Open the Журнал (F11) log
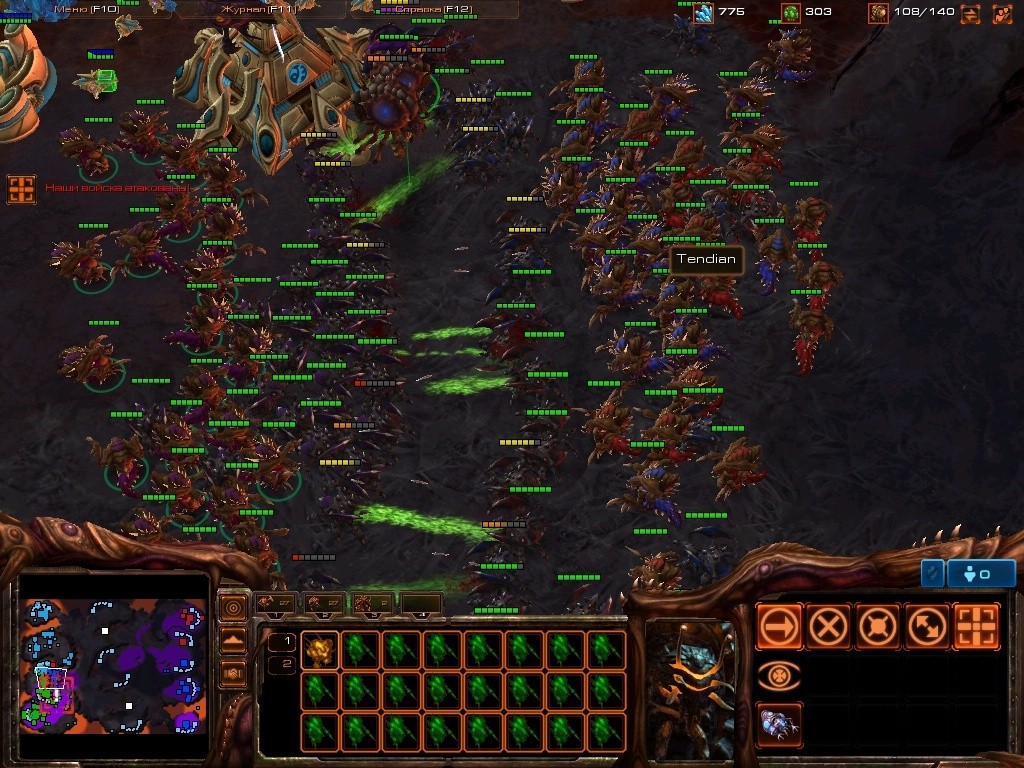This screenshot has width=1024, height=768. [246, 9]
